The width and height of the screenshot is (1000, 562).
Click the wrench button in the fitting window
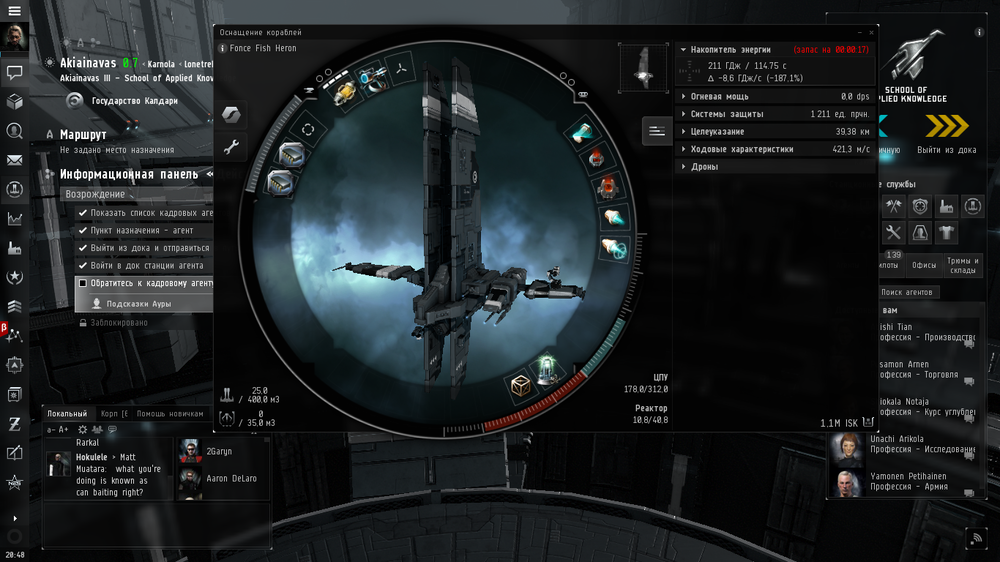tap(231, 148)
